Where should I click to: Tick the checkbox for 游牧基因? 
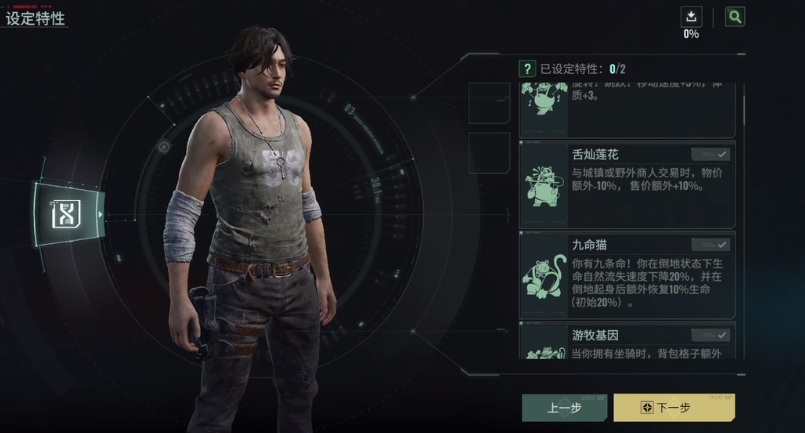[711, 335]
